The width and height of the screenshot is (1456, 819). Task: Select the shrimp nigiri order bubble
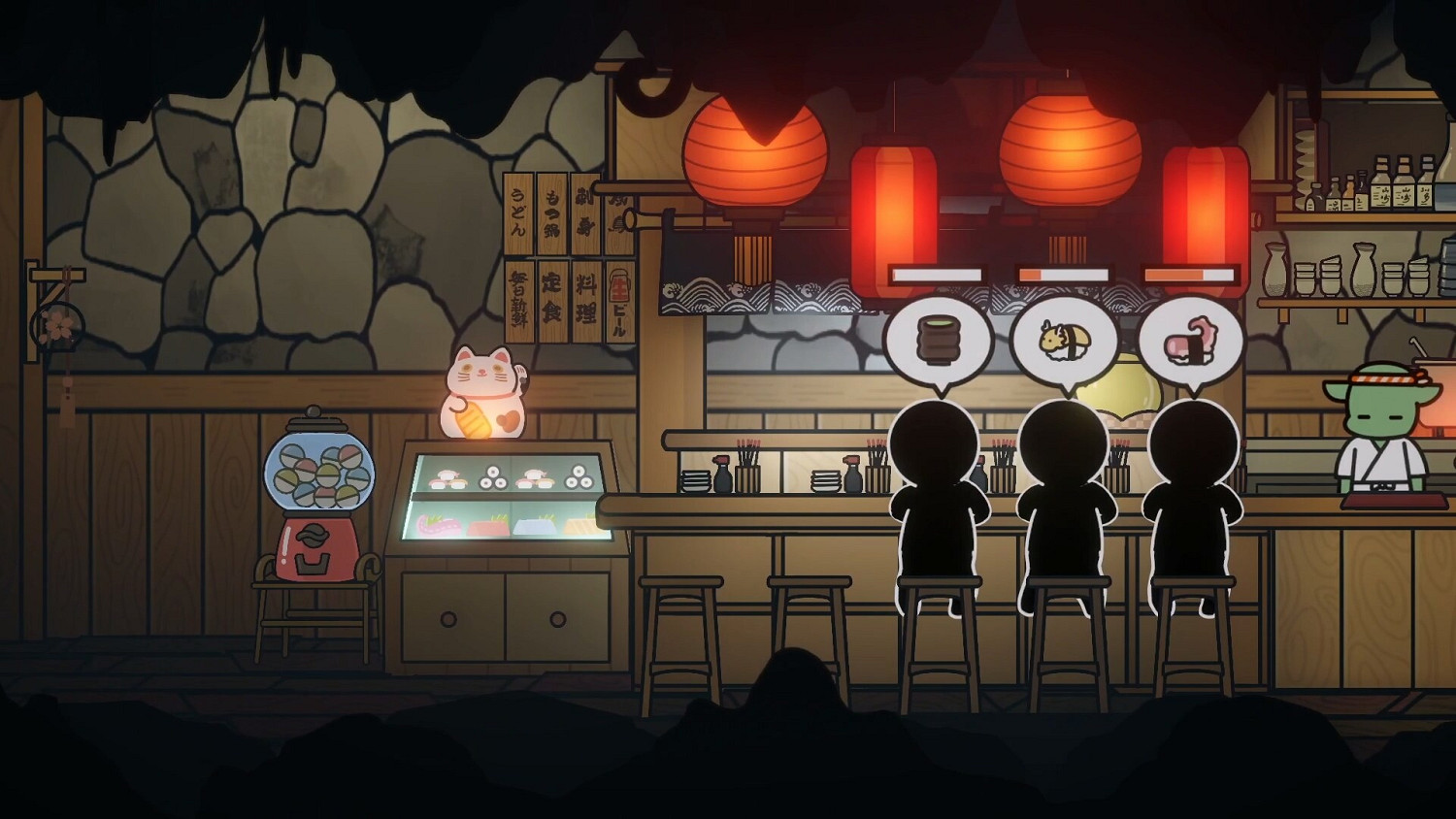1066,338
